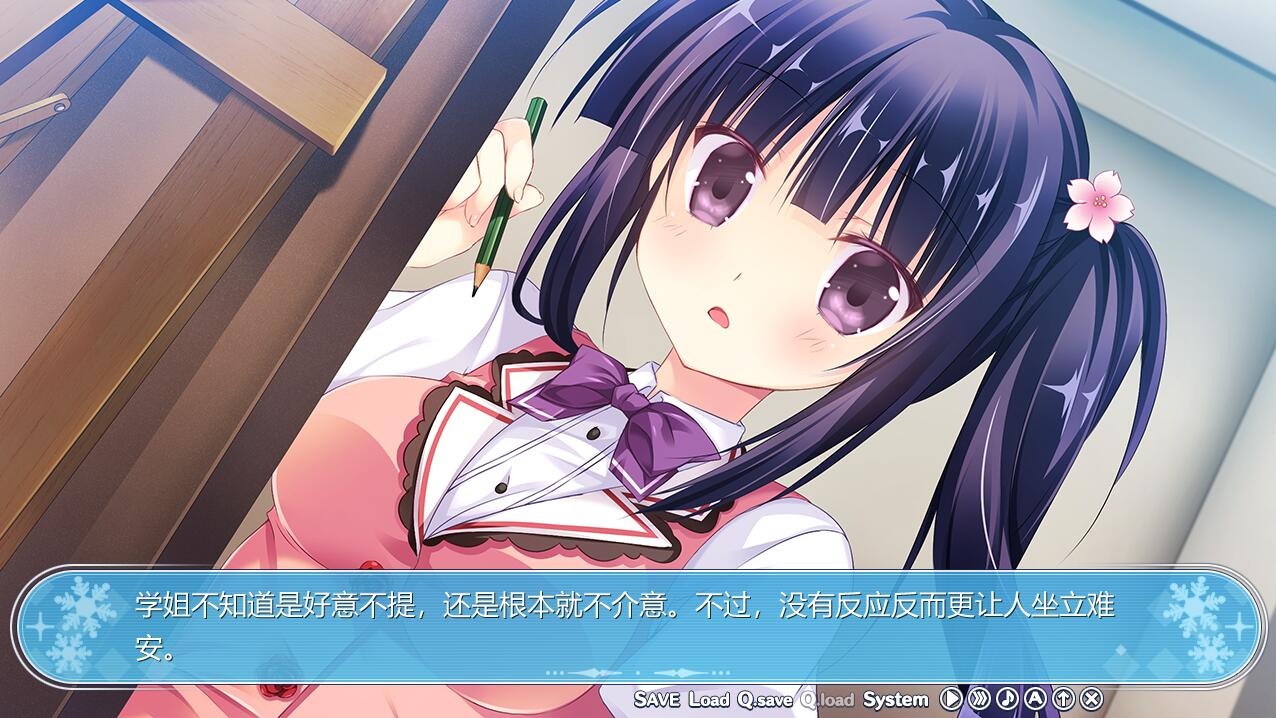
Task: Open the SAVE menu
Action: (657, 699)
